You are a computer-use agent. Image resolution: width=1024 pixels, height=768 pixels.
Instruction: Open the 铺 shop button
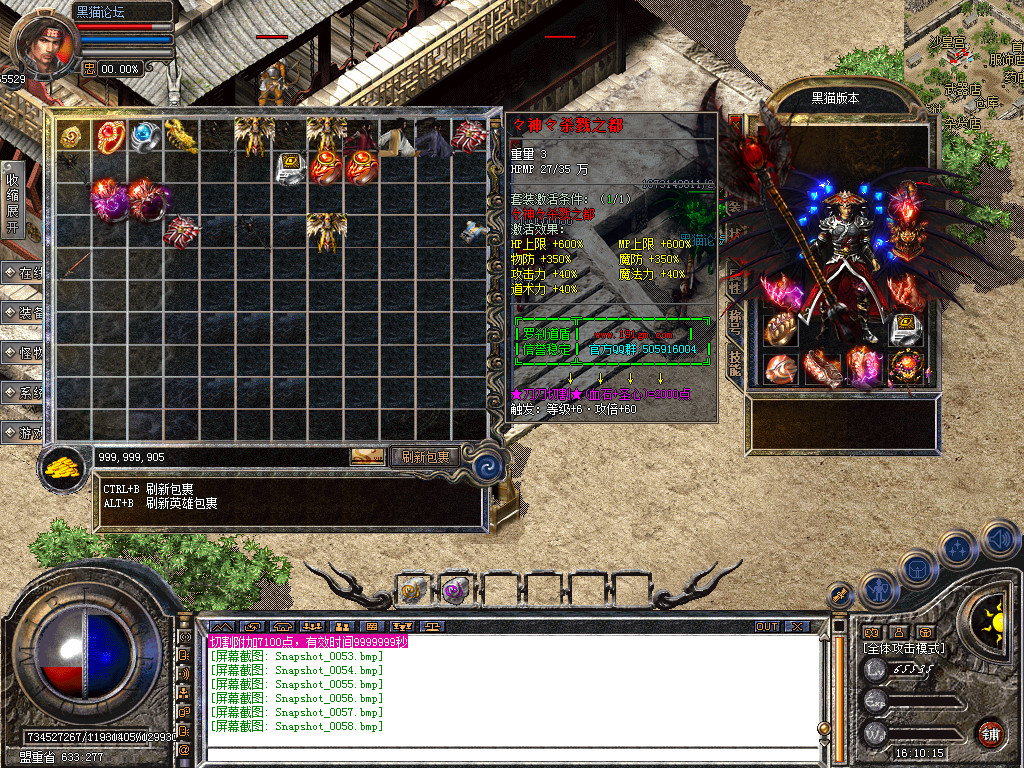(990, 732)
